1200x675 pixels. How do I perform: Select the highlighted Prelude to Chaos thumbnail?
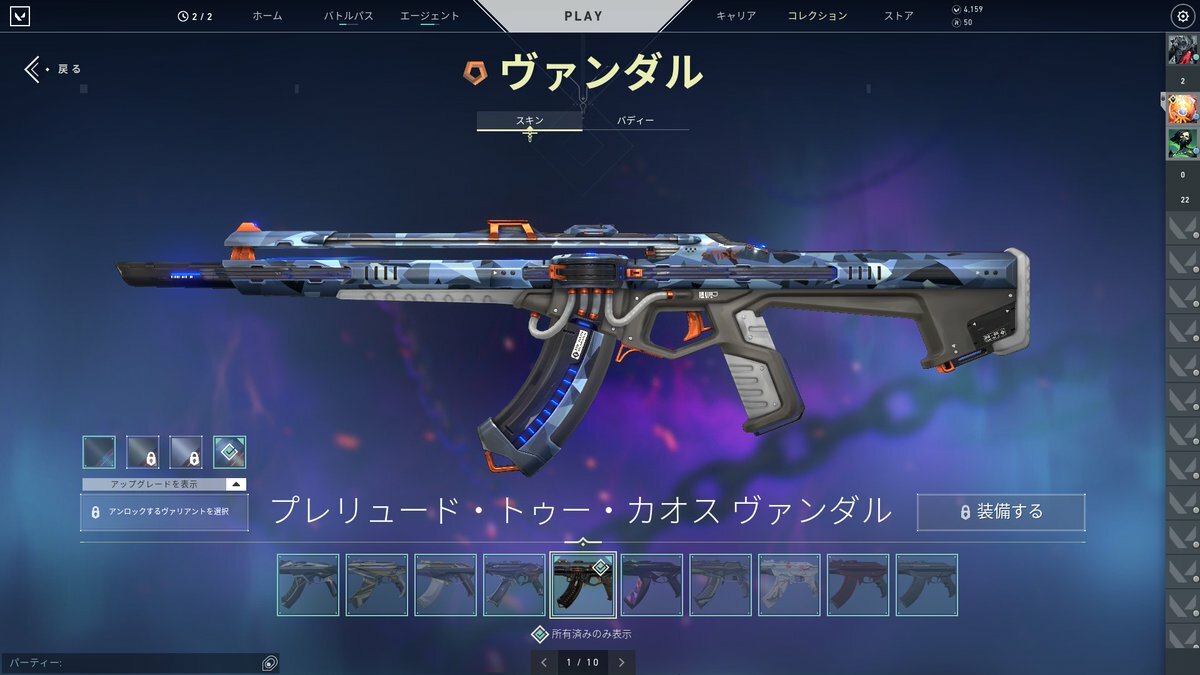click(582, 585)
